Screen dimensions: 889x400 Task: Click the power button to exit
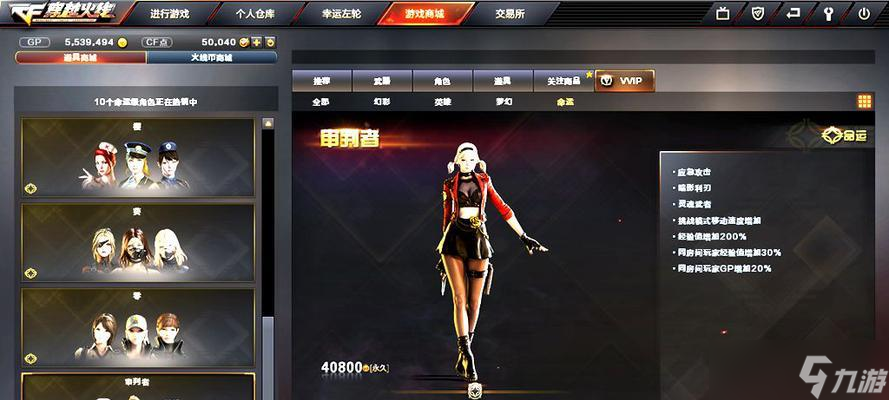tap(864, 14)
